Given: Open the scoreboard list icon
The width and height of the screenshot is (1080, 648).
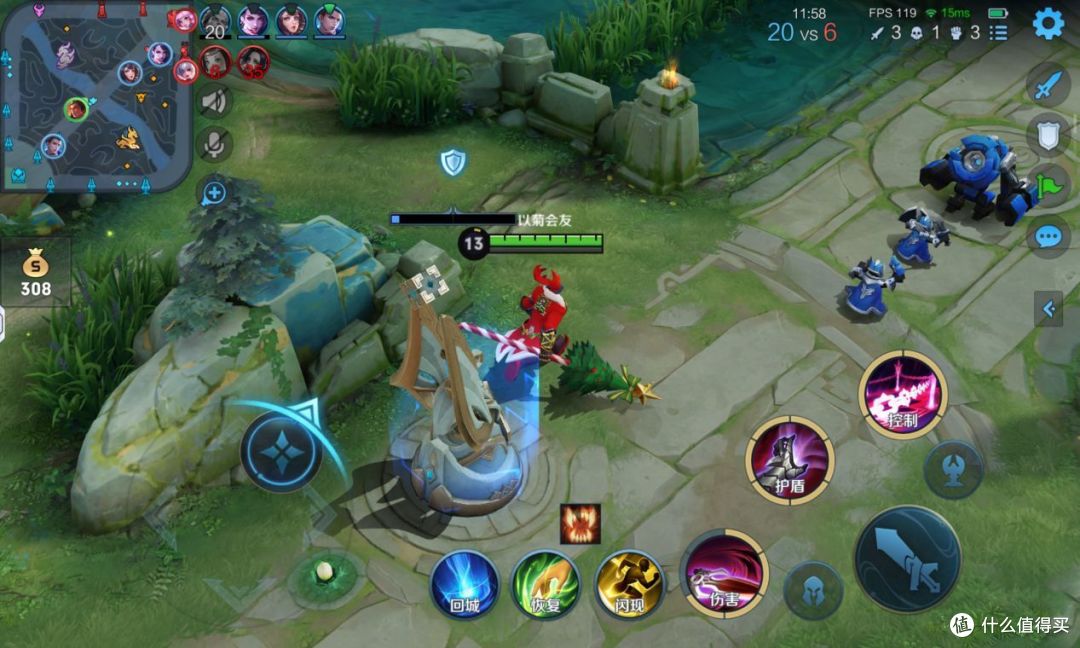Looking at the screenshot, I should (x=998, y=33).
